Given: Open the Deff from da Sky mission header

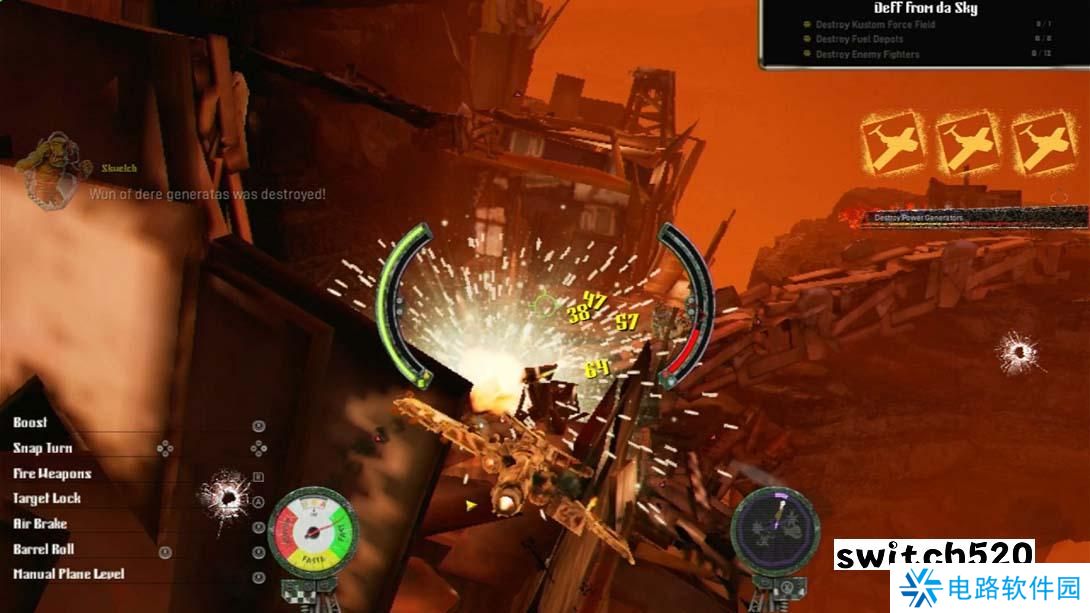Looking at the screenshot, I should tap(925, 9).
